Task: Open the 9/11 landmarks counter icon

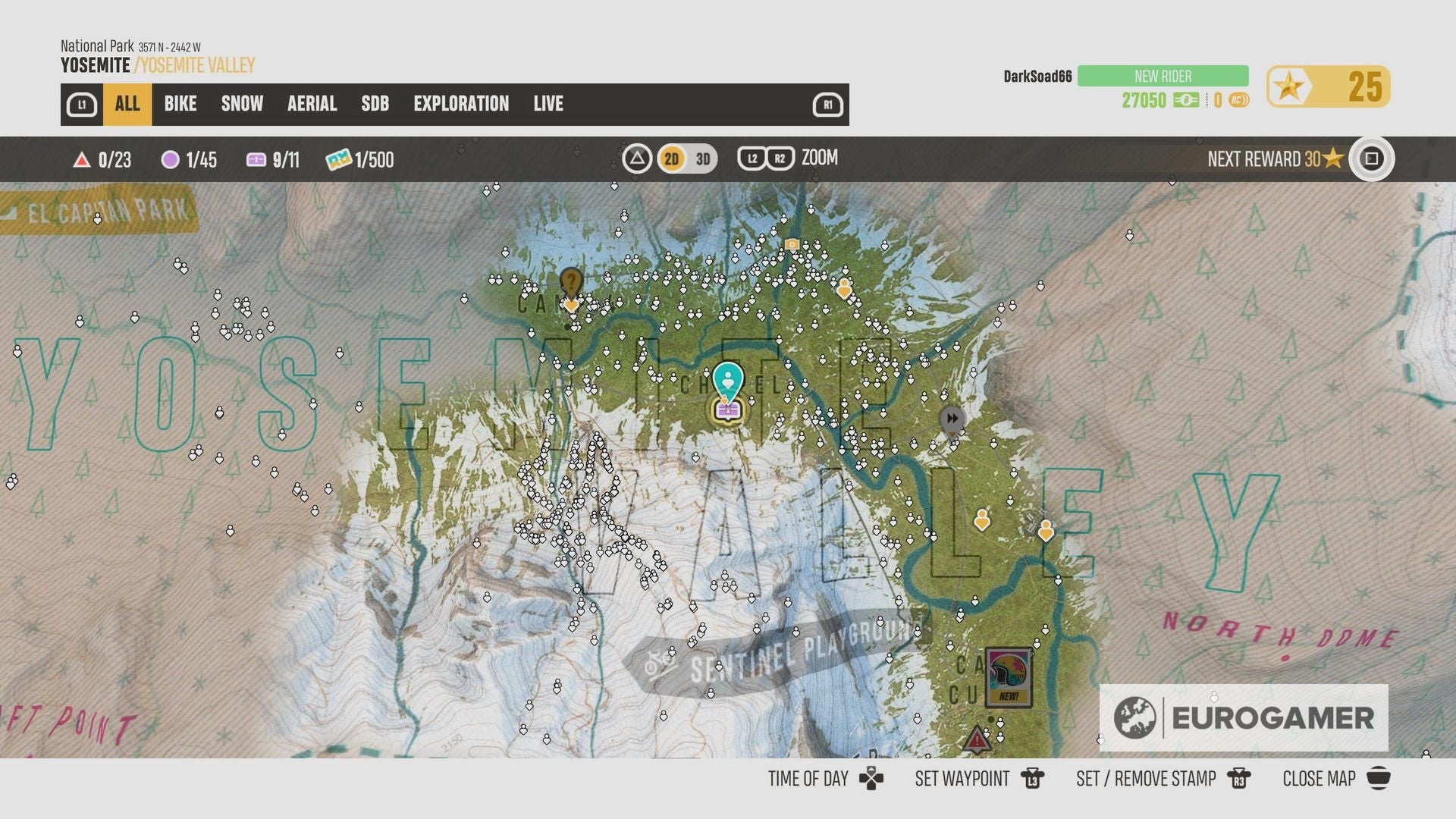Action: [254, 160]
